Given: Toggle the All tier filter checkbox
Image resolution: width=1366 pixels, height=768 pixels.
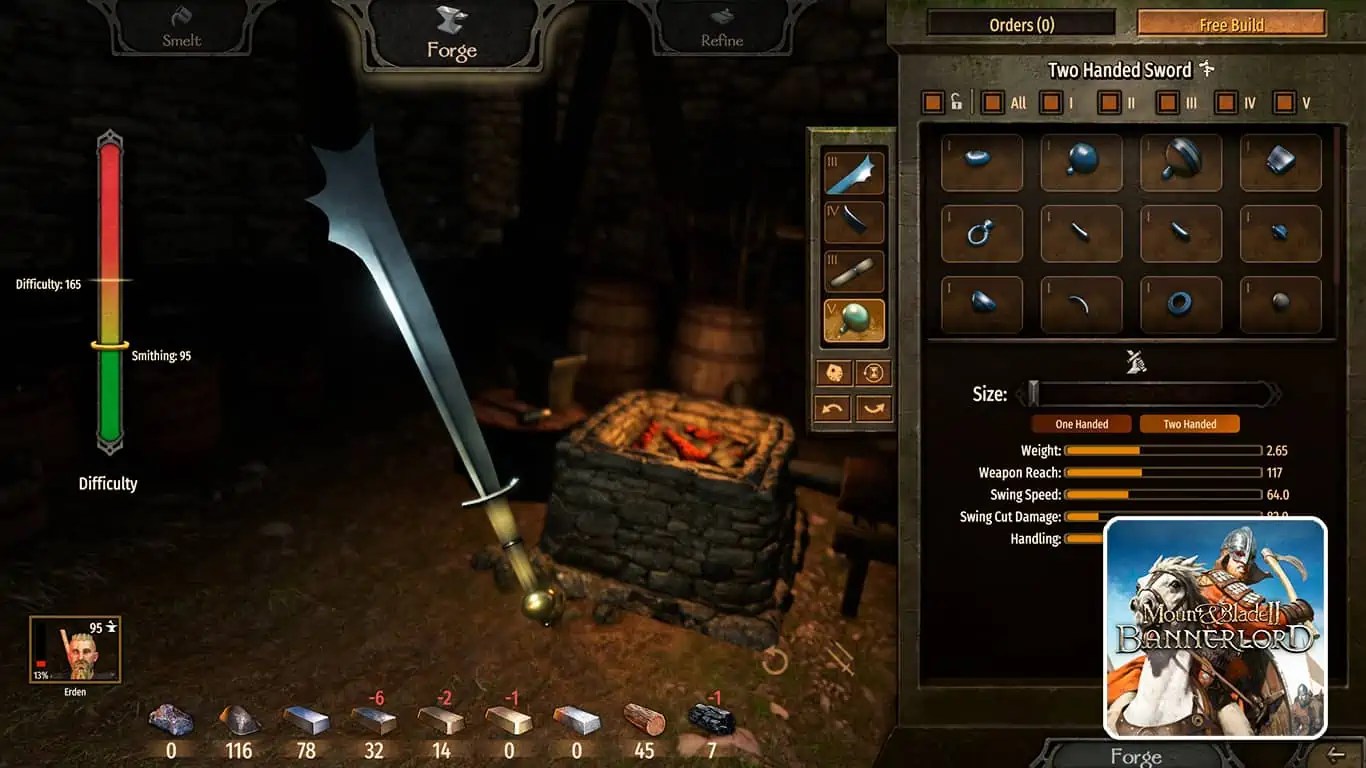Looking at the screenshot, I should tap(994, 102).
